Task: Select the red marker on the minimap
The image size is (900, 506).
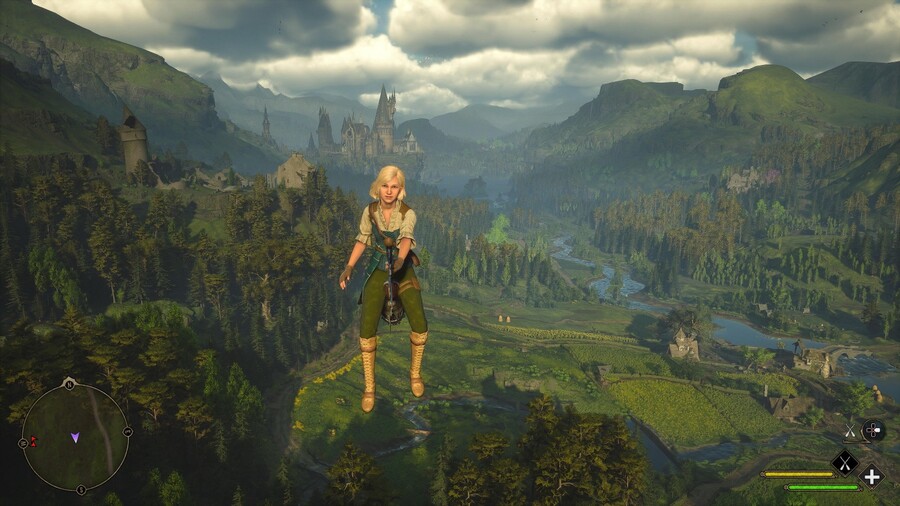Action: point(33,441)
